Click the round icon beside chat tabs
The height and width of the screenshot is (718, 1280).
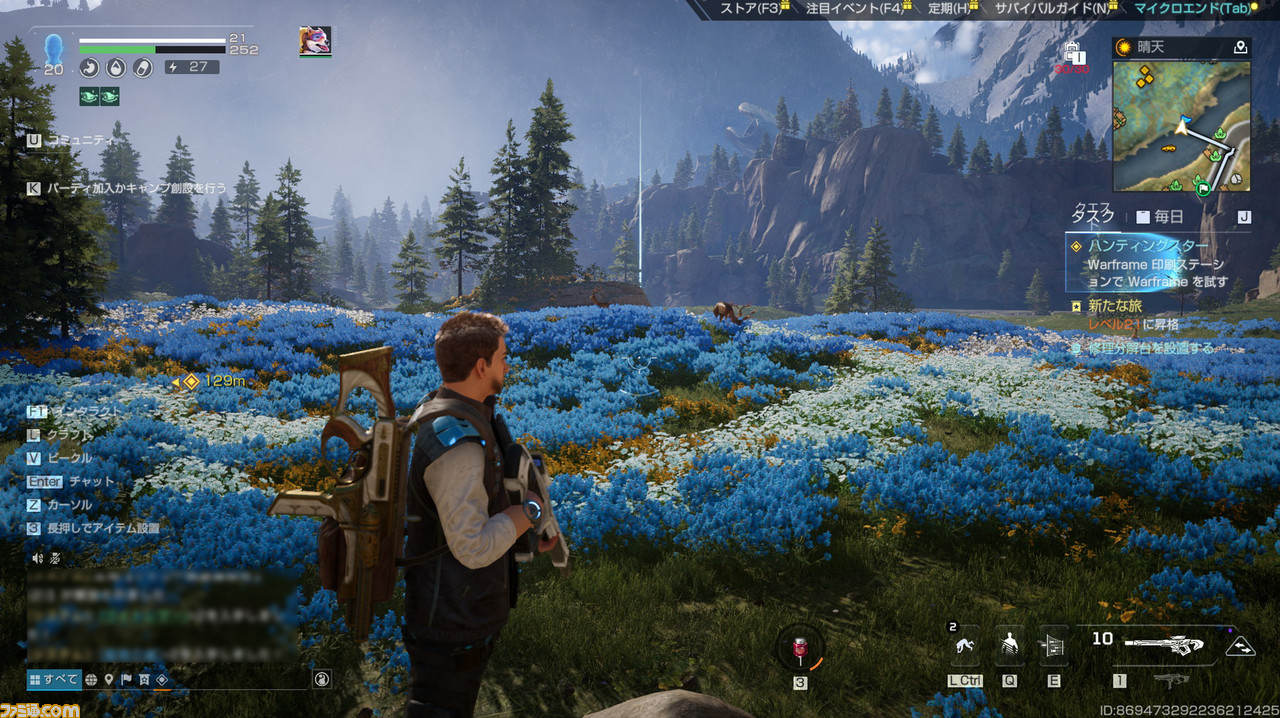point(321,679)
